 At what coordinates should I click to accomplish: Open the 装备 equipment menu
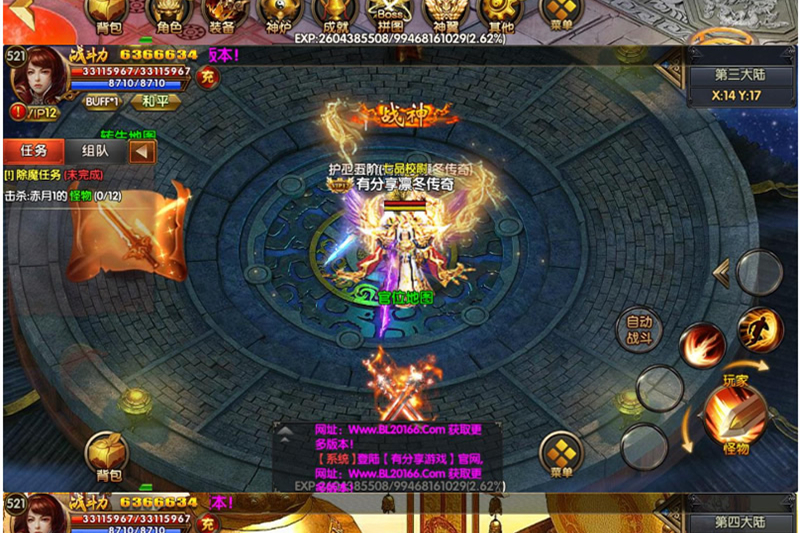pos(222,14)
